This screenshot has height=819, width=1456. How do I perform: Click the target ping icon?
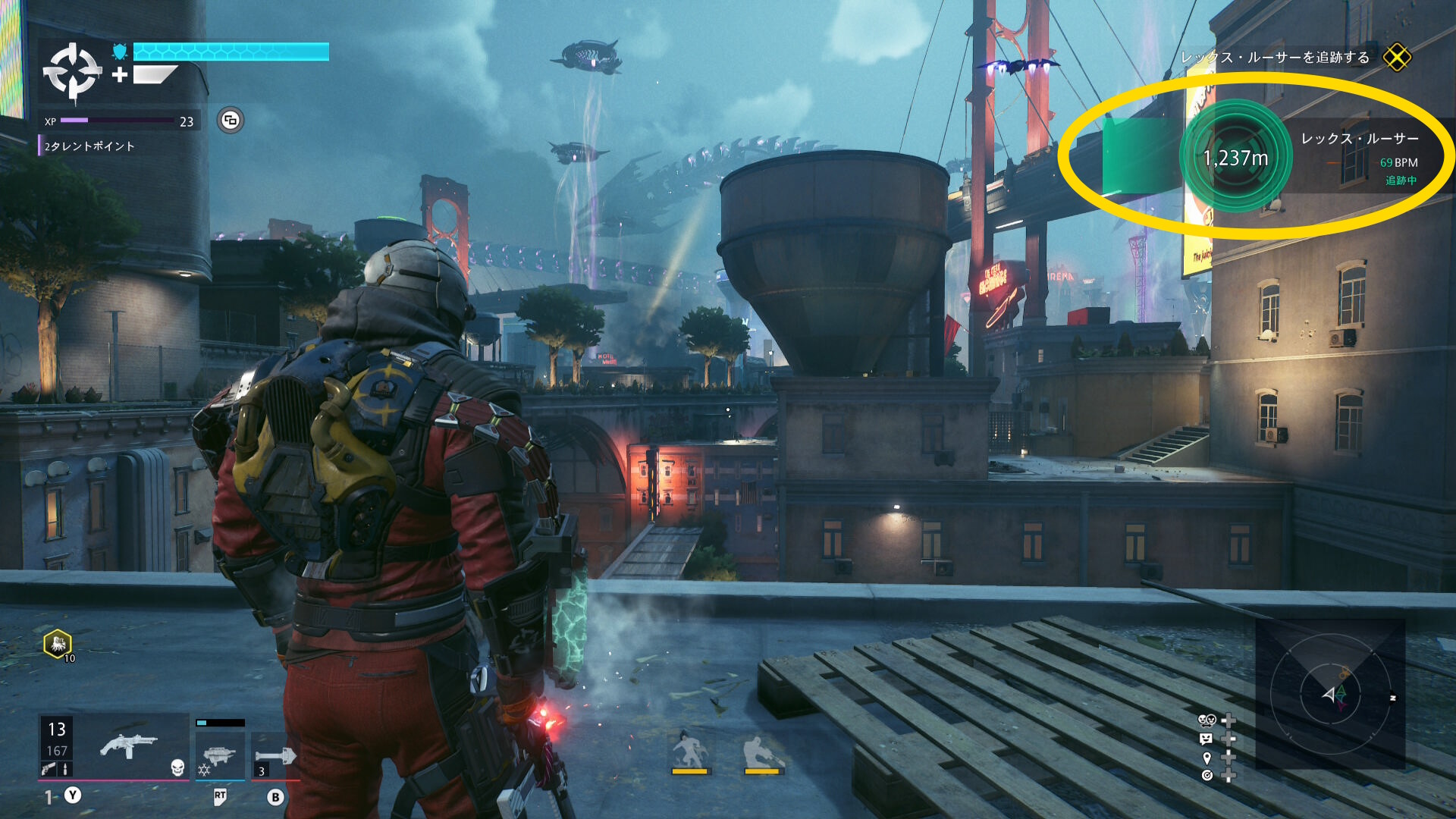click(x=1207, y=775)
